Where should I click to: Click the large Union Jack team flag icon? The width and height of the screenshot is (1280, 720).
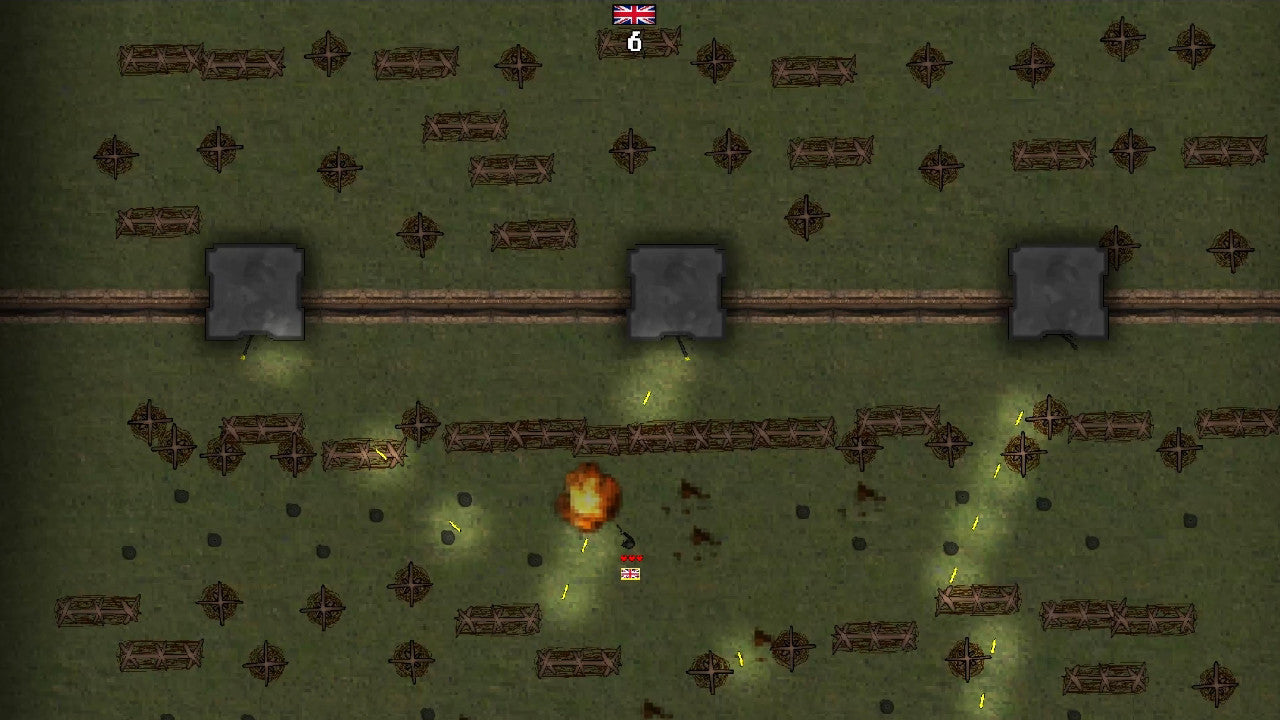(634, 14)
